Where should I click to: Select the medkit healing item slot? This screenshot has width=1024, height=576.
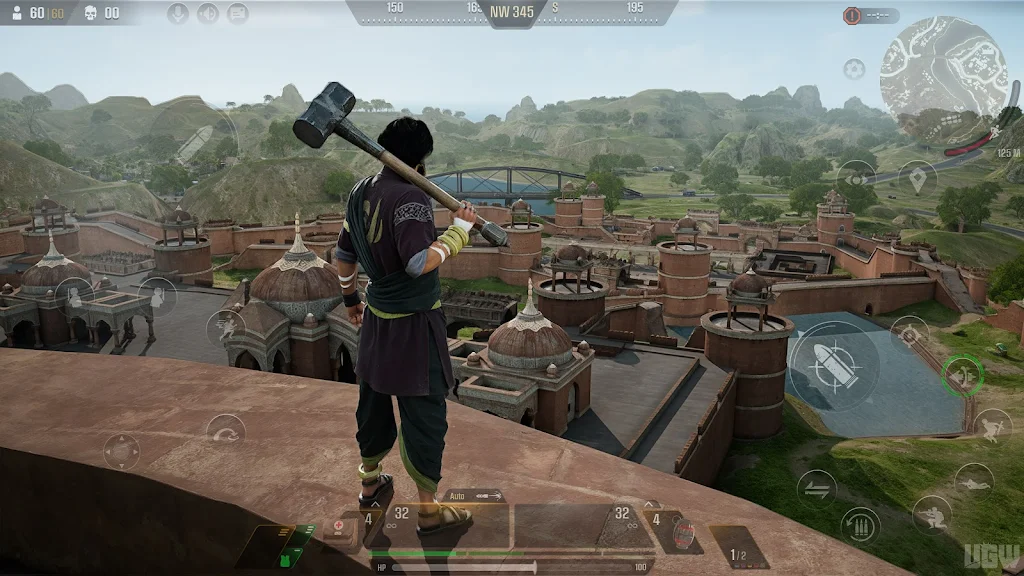coord(340,527)
